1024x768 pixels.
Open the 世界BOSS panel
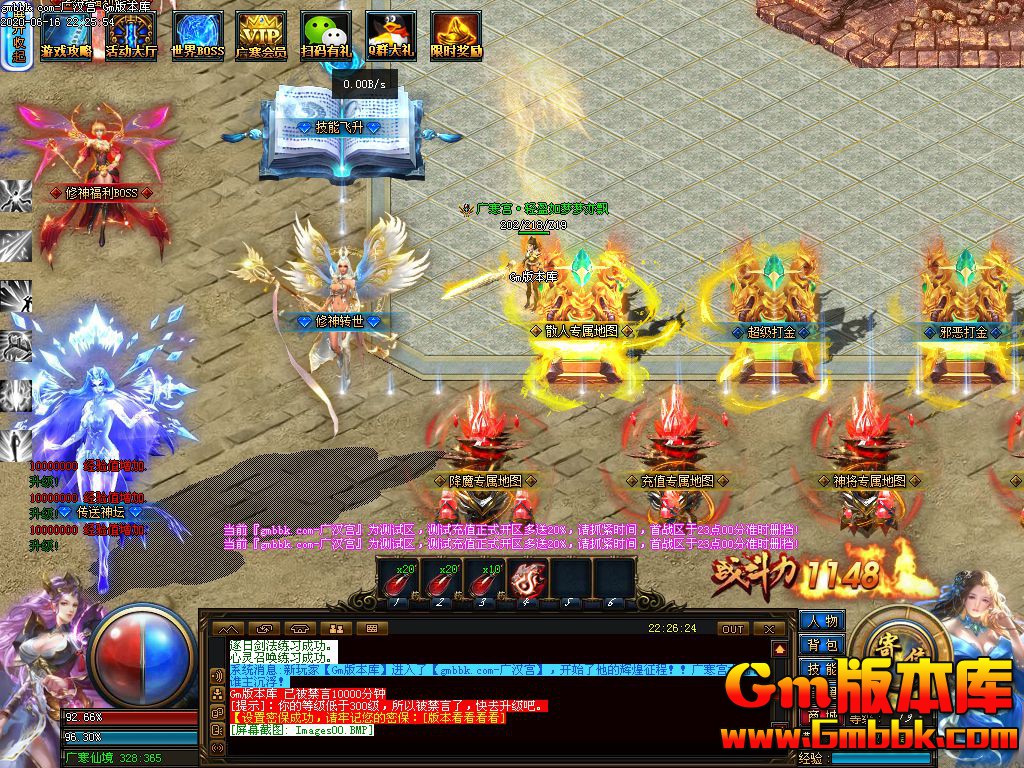pyautogui.click(x=197, y=36)
